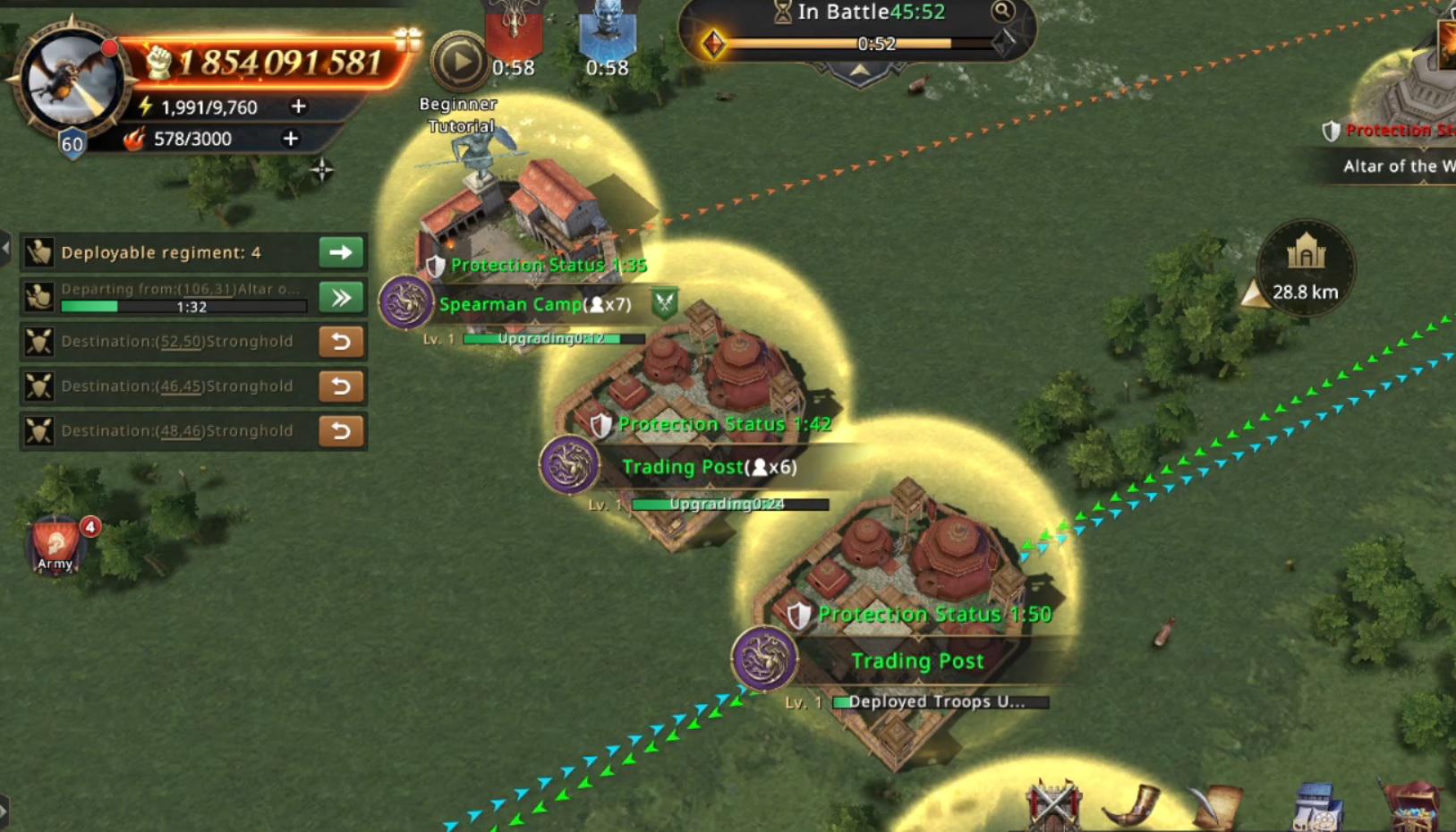Open the crossed swords castle menu

1053,804
